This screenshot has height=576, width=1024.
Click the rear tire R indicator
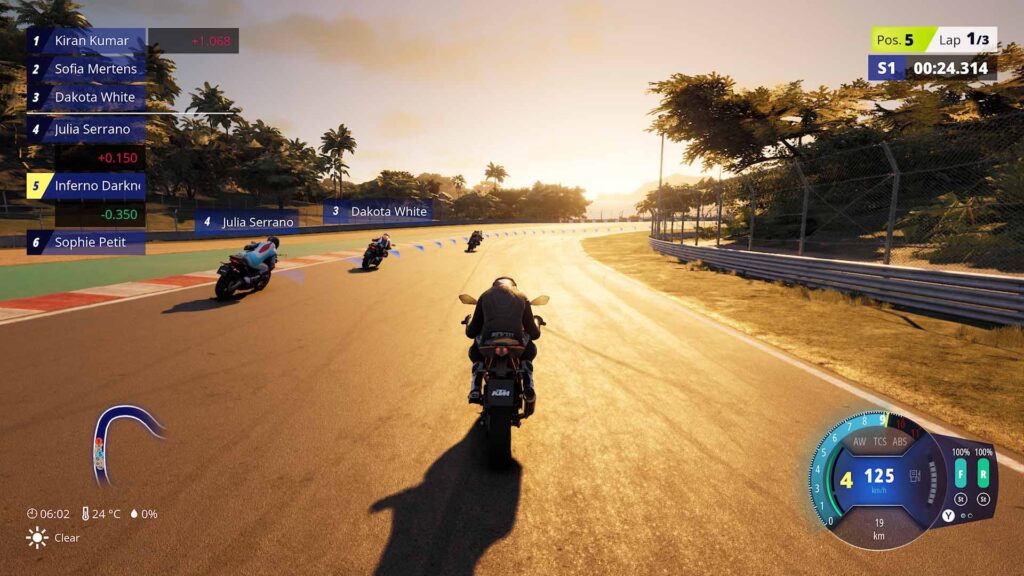[984, 473]
